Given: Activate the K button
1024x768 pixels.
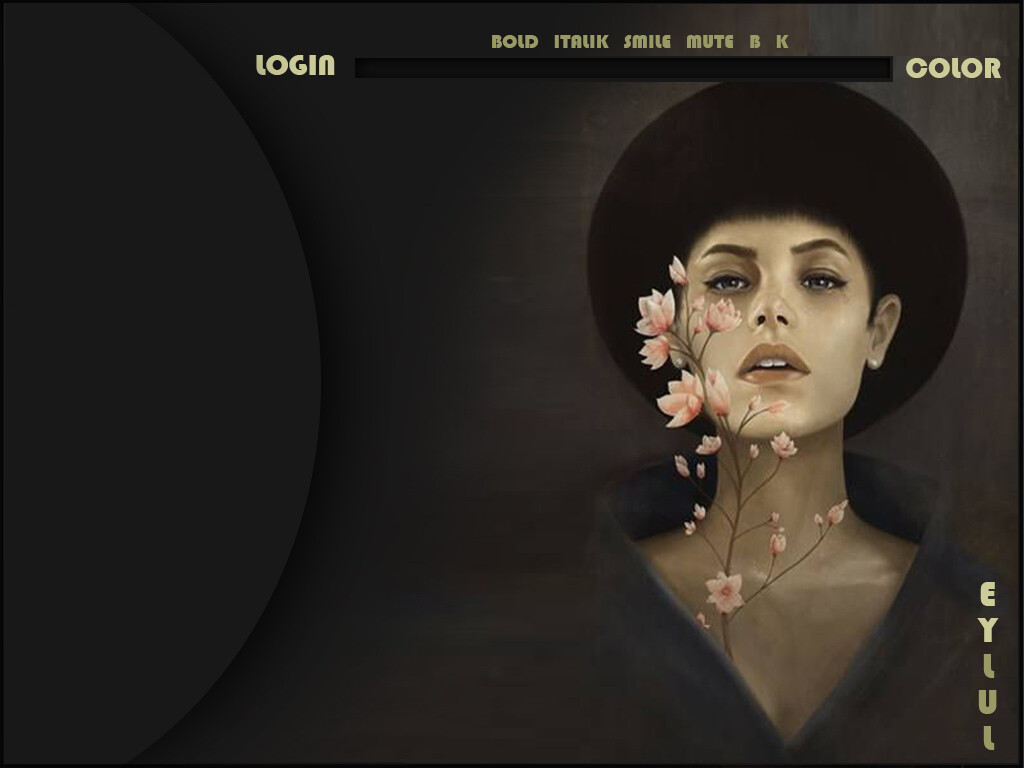Looking at the screenshot, I should [x=782, y=42].
